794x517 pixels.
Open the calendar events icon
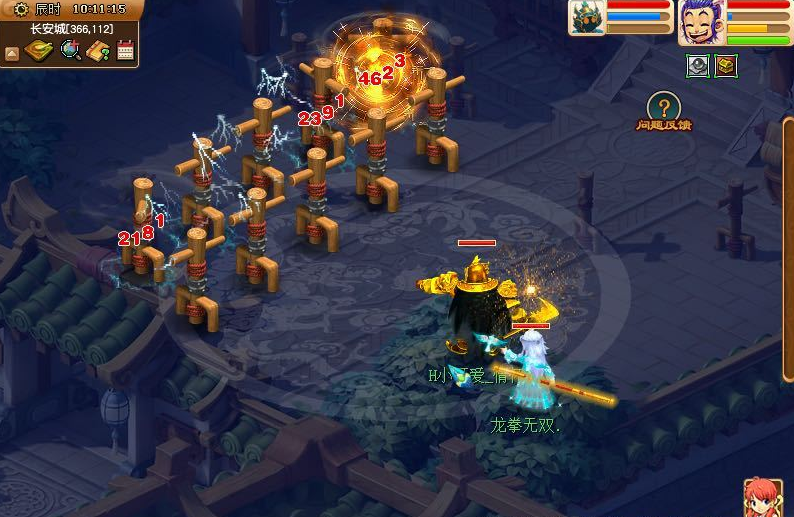pyautogui.click(x=125, y=50)
